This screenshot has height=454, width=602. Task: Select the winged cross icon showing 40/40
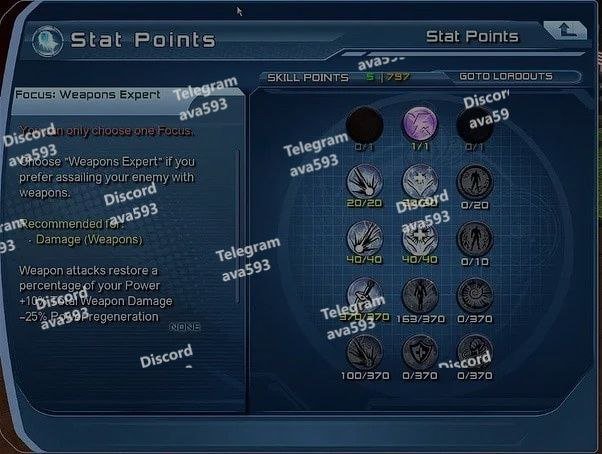click(x=420, y=238)
